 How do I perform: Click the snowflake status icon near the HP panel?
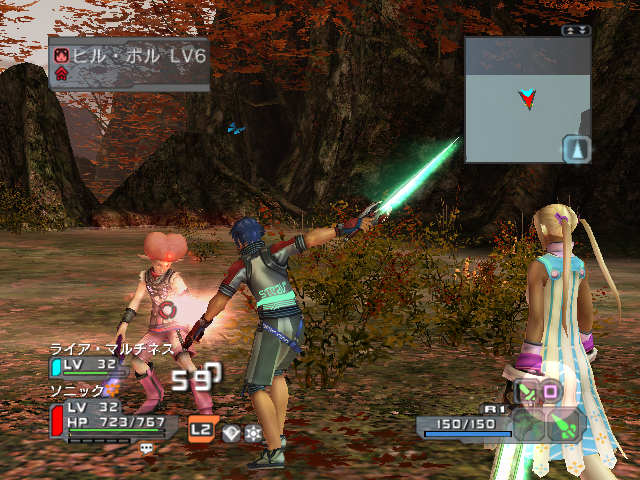click(x=253, y=432)
